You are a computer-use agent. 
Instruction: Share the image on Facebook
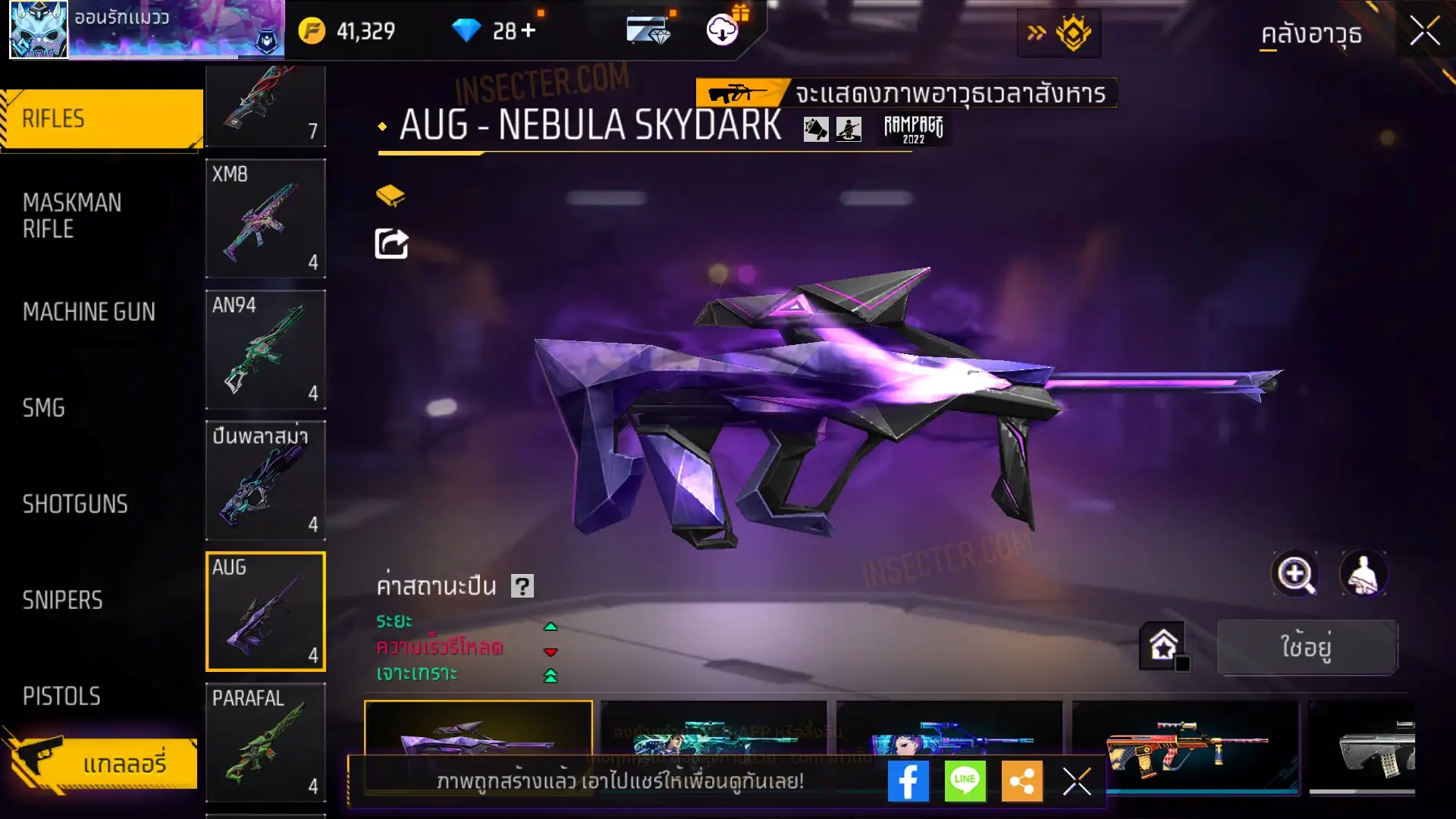(x=908, y=781)
